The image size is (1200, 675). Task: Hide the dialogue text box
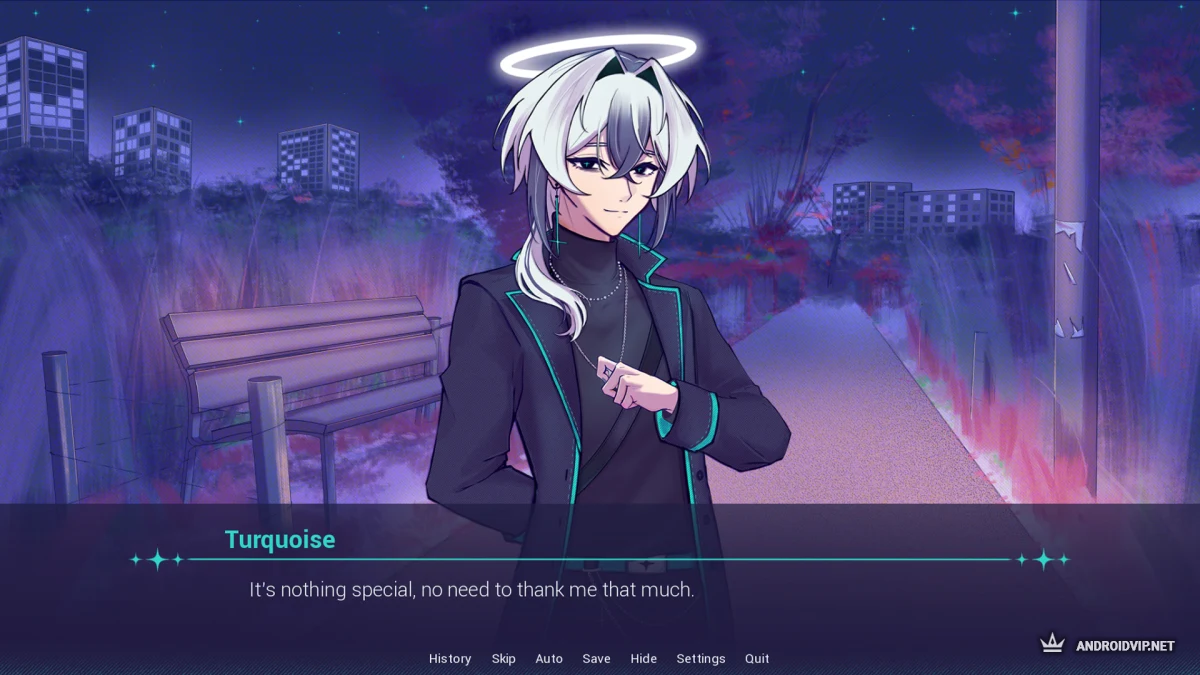(x=644, y=659)
